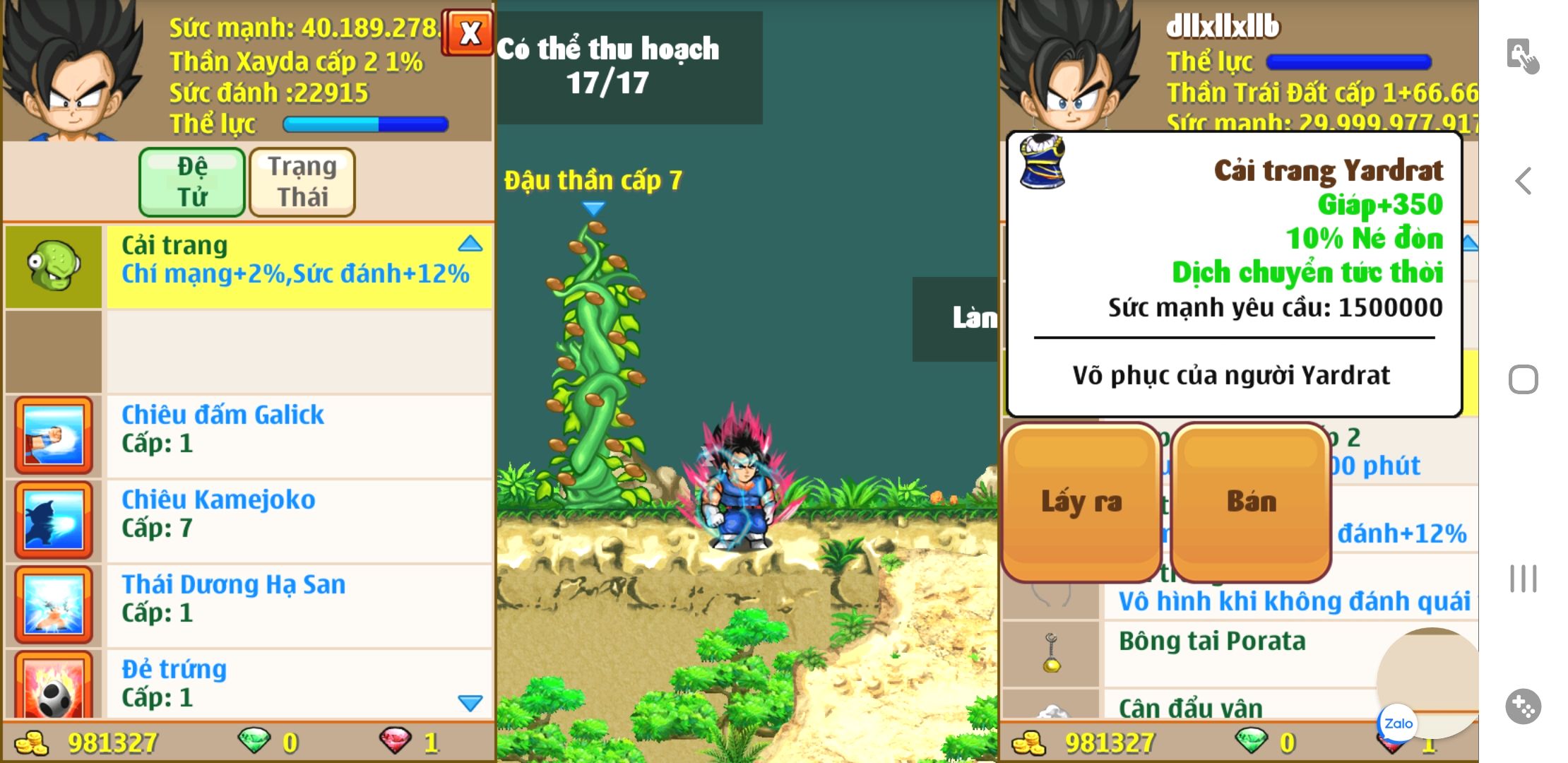Open the gamepad icon in the side bar
This screenshot has height=763, width=1568.
1523,706
